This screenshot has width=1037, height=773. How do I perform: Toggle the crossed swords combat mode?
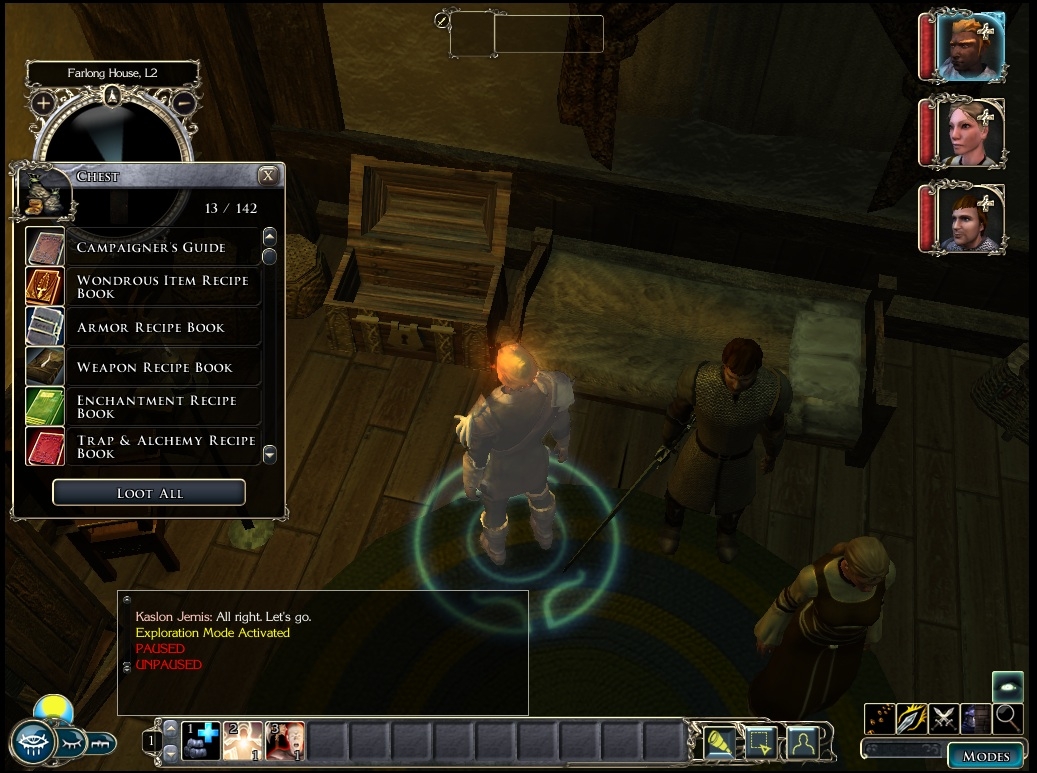pyautogui.click(x=944, y=717)
